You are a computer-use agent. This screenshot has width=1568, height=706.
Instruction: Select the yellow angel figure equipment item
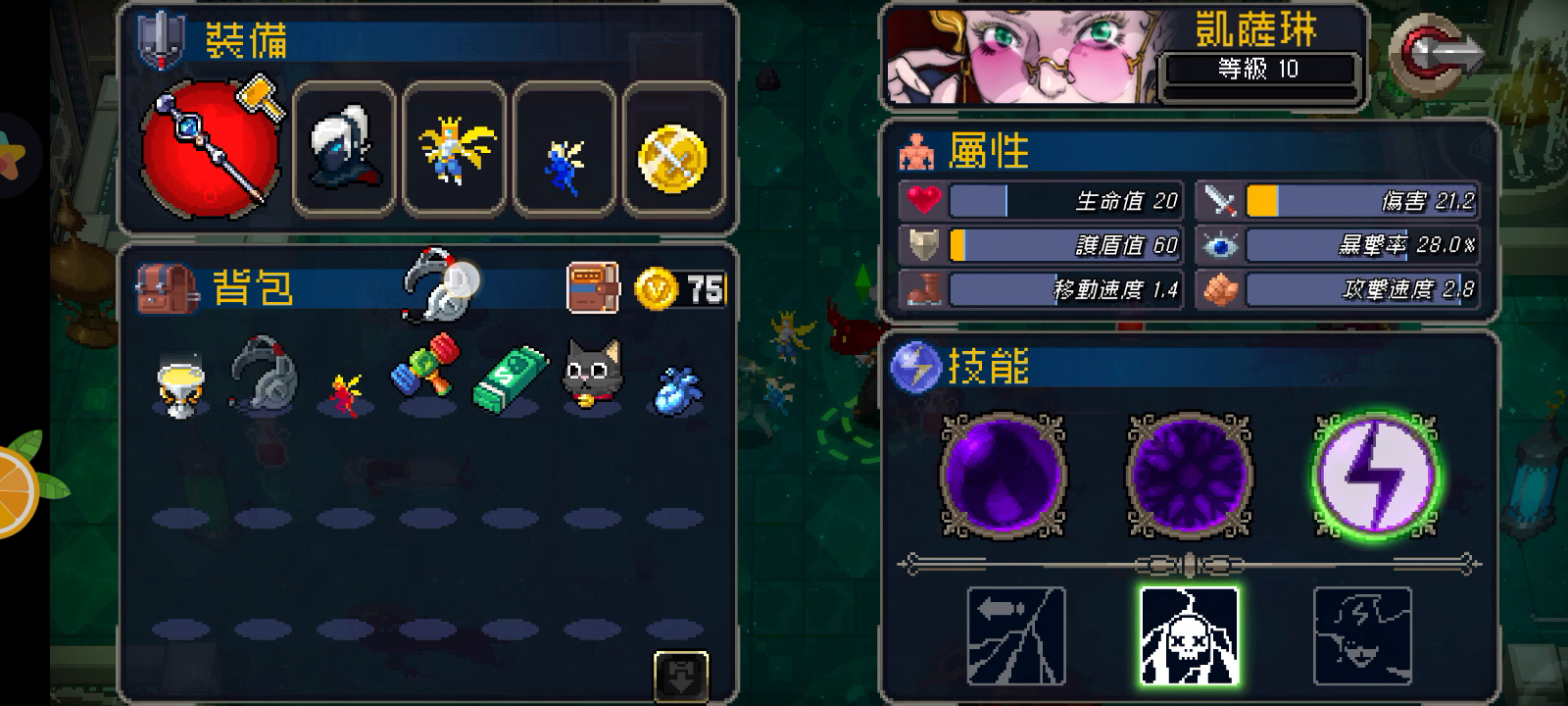pos(456,152)
